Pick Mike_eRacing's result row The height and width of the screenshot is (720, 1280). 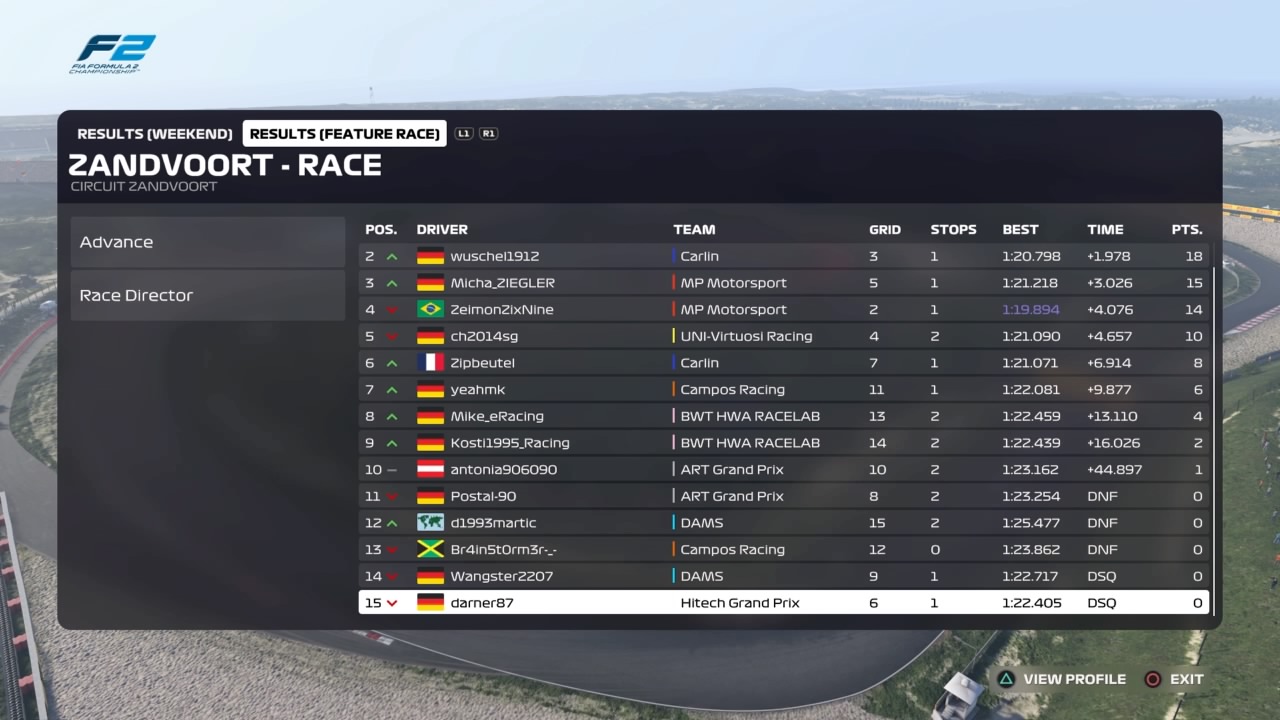click(783, 416)
